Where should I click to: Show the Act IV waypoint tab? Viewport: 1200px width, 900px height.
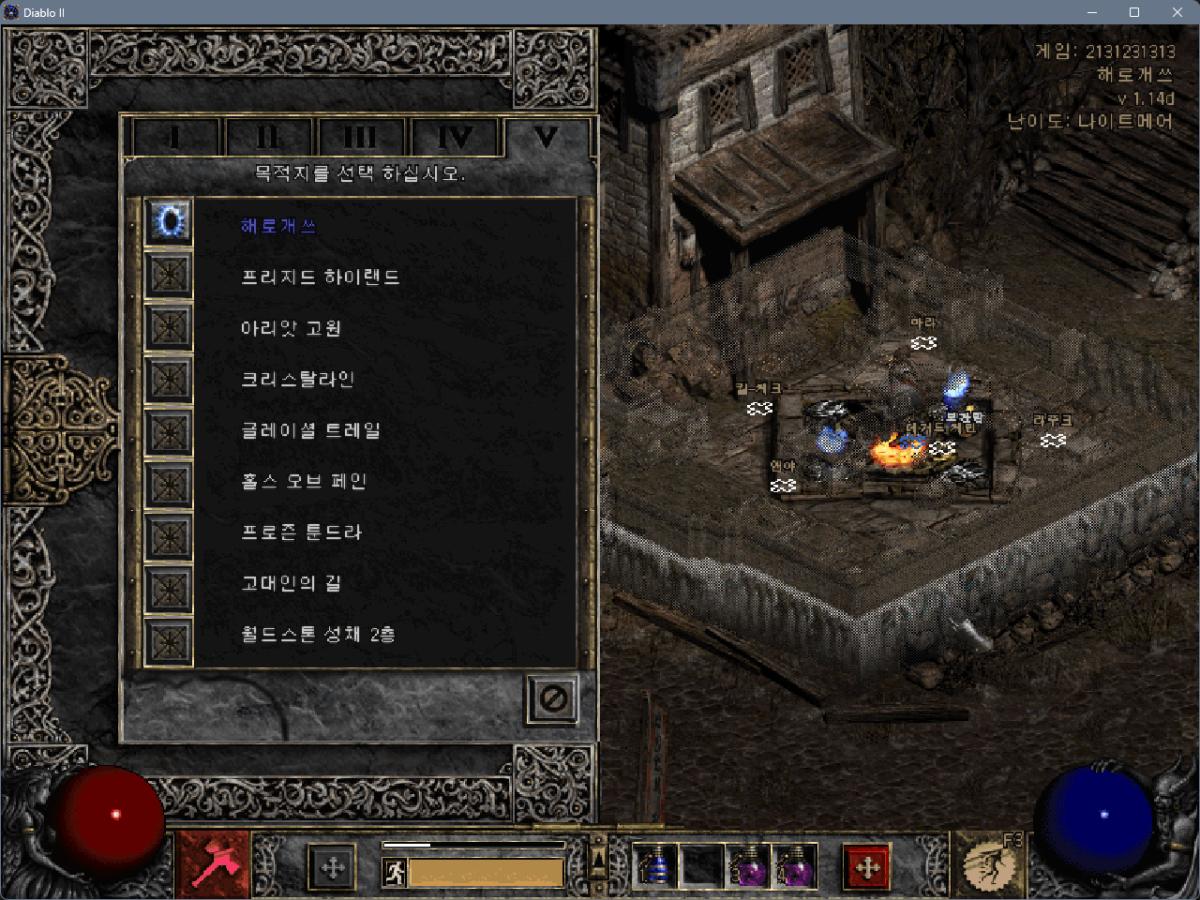pyautogui.click(x=453, y=137)
